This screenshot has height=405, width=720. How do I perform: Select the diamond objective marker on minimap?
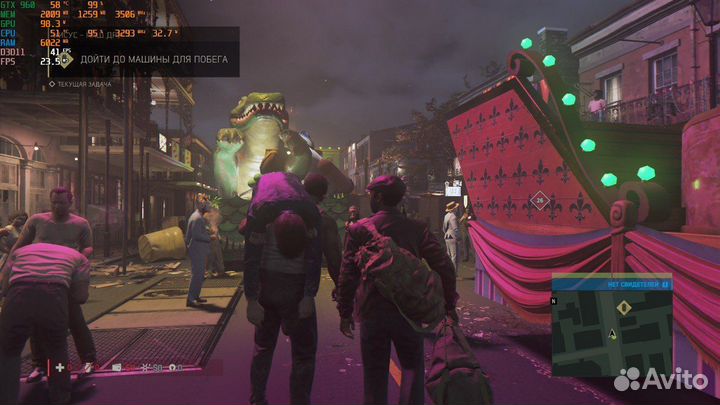click(x=624, y=308)
